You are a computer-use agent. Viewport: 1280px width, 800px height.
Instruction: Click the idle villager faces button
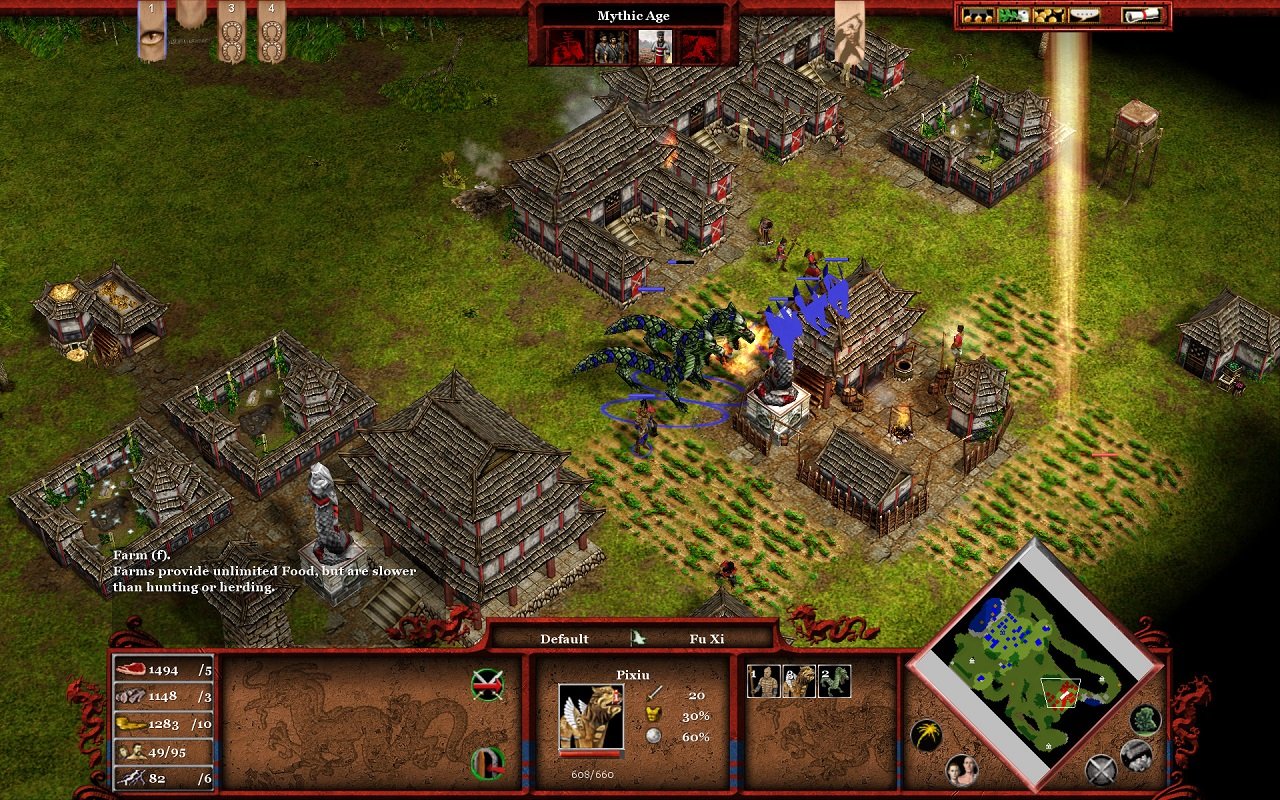pyautogui.click(x=963, y=770)
